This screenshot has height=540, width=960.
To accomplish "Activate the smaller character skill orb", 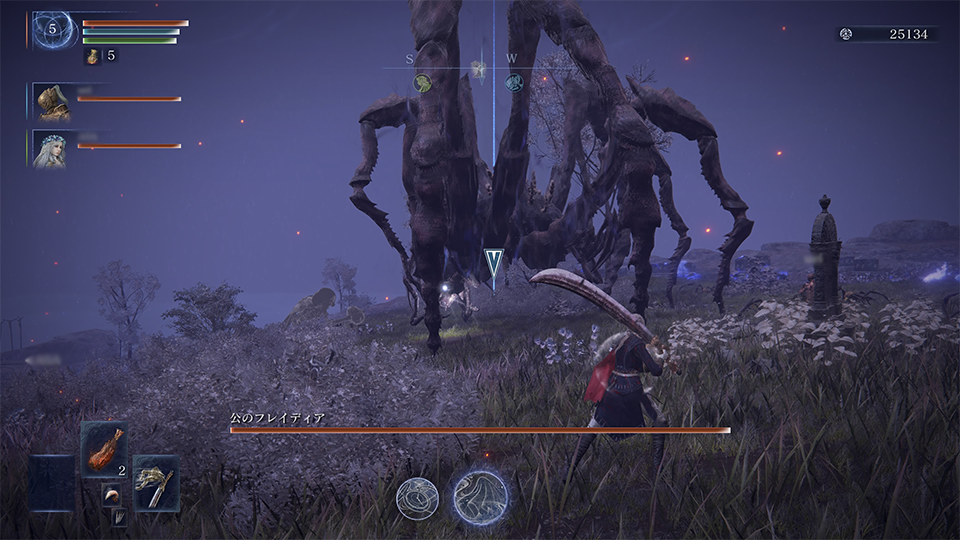I will (417, 498).
